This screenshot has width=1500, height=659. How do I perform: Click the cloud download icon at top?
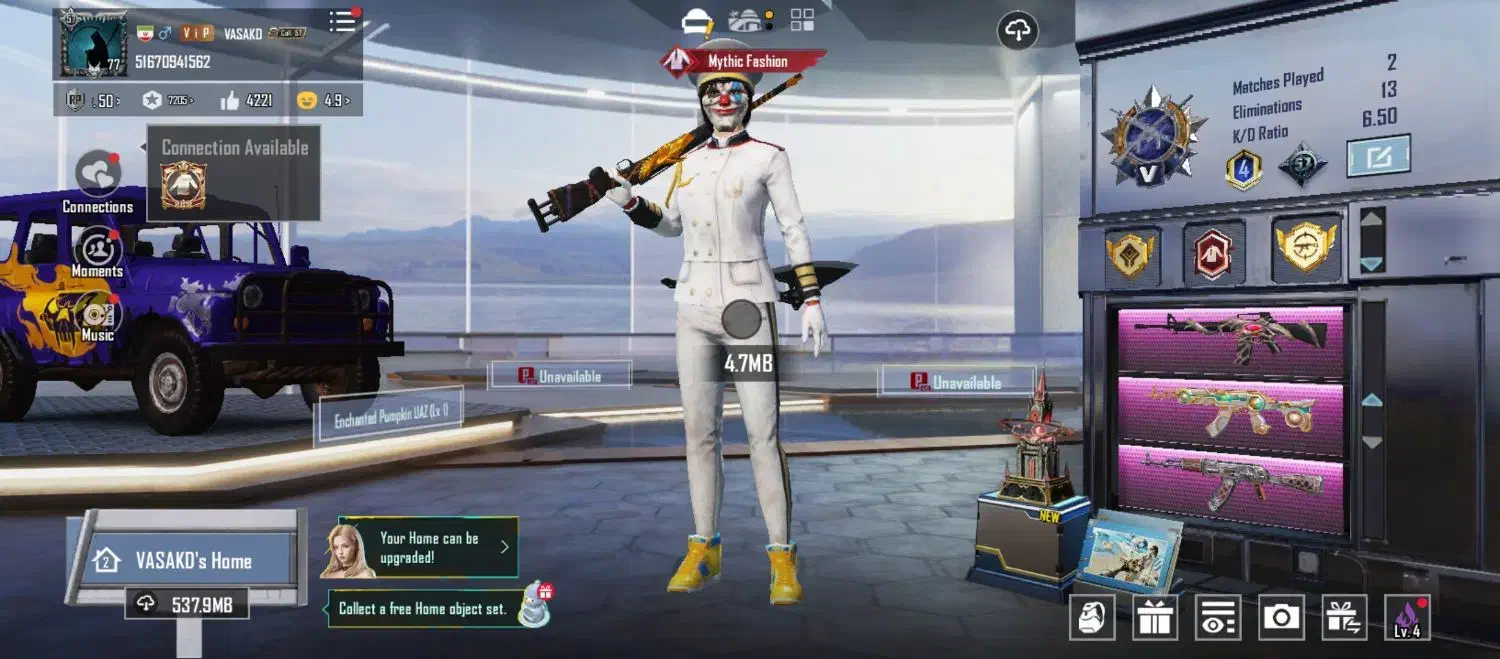click(1017, 31)
